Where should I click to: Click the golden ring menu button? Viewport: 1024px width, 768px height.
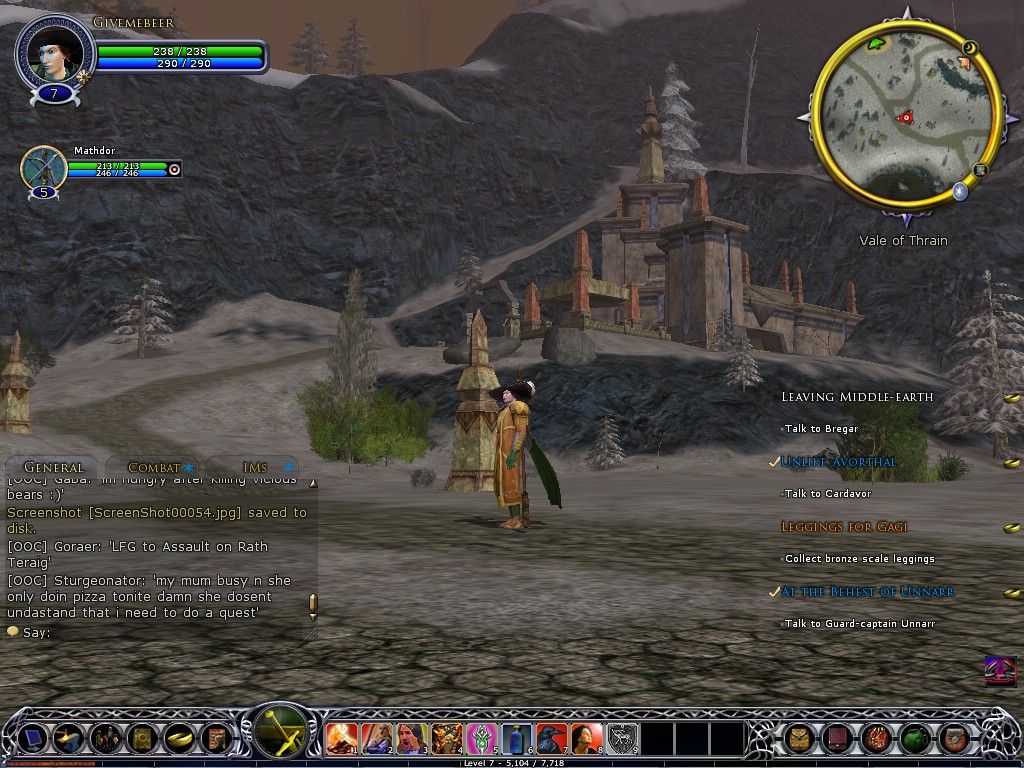point(179,739)
